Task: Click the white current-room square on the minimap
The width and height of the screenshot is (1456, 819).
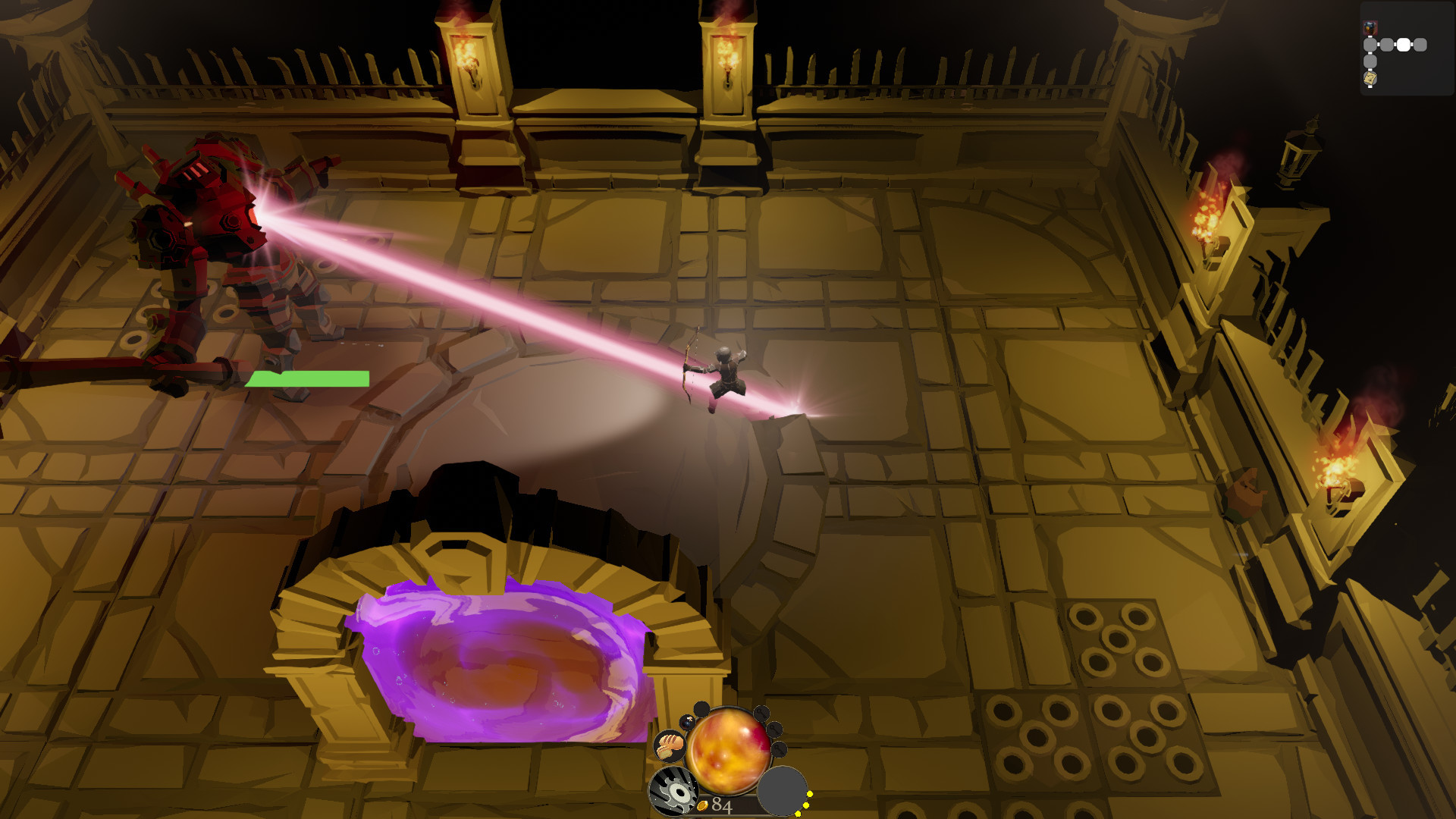Action: pos(1404,44)
